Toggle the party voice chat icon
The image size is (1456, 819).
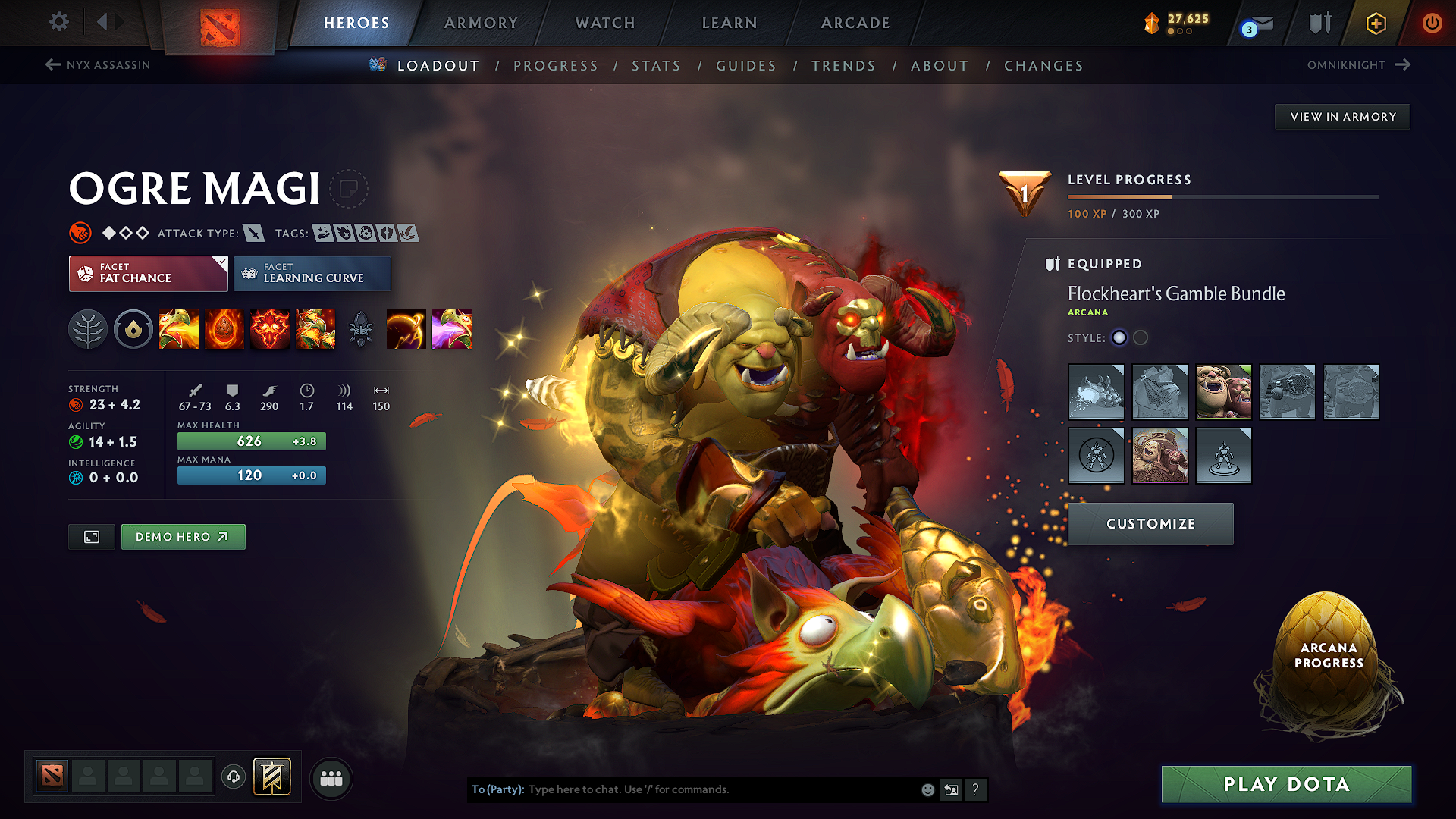tap(234, 778)
